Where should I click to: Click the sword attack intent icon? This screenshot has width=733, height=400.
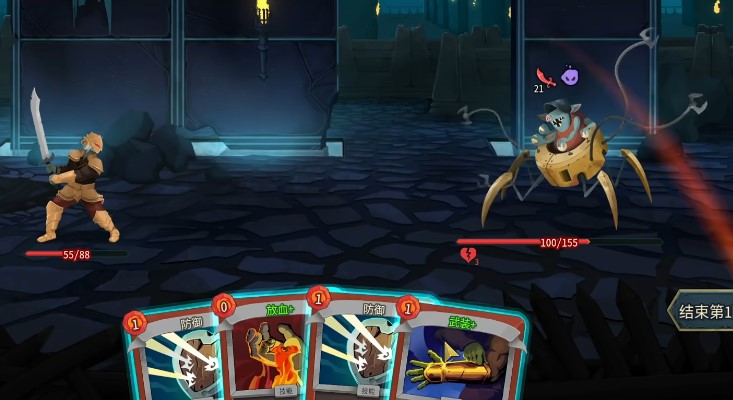pyautogui.click(x=545, y=77)
